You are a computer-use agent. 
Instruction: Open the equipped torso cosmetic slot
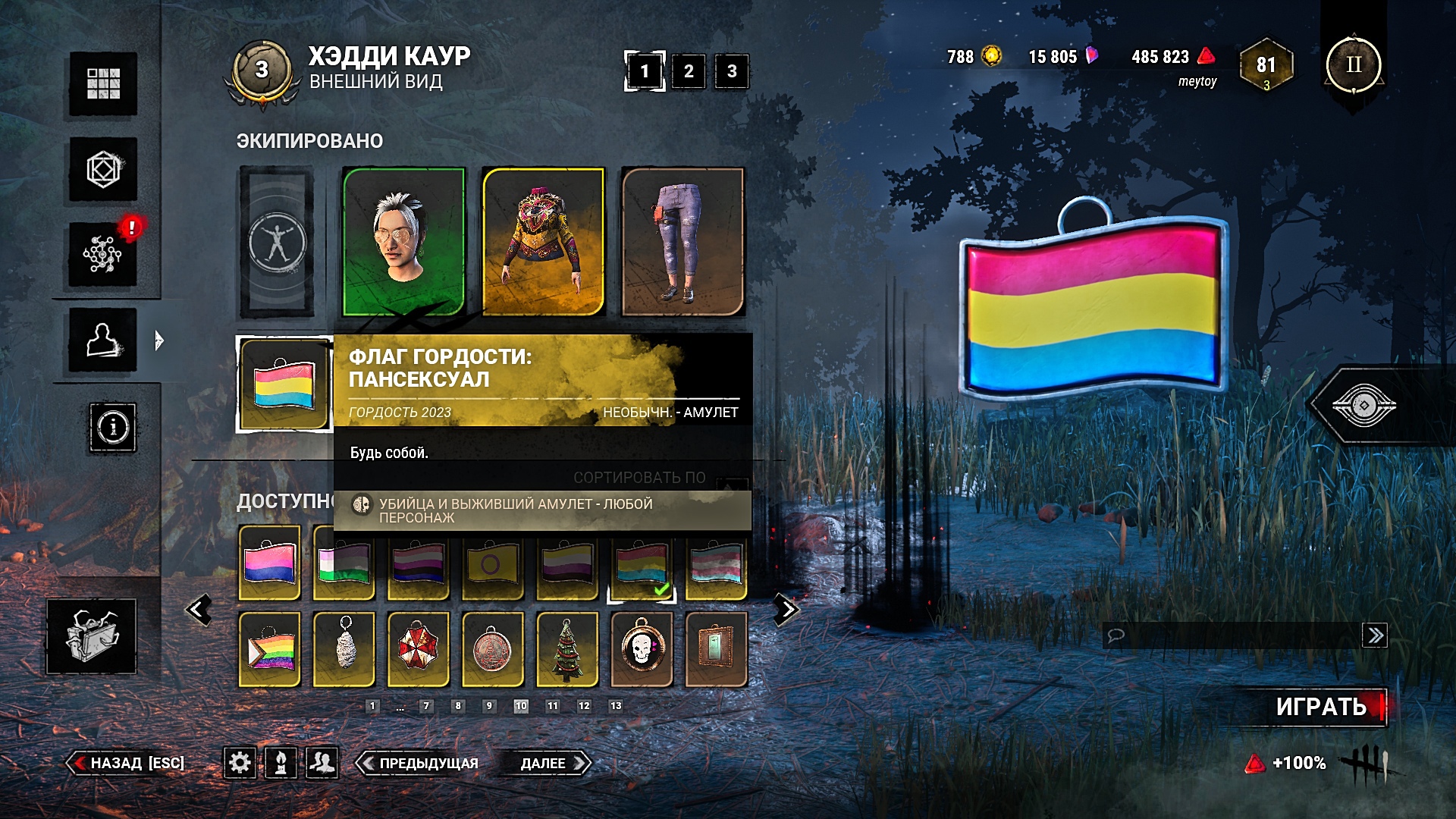(543, 241)
